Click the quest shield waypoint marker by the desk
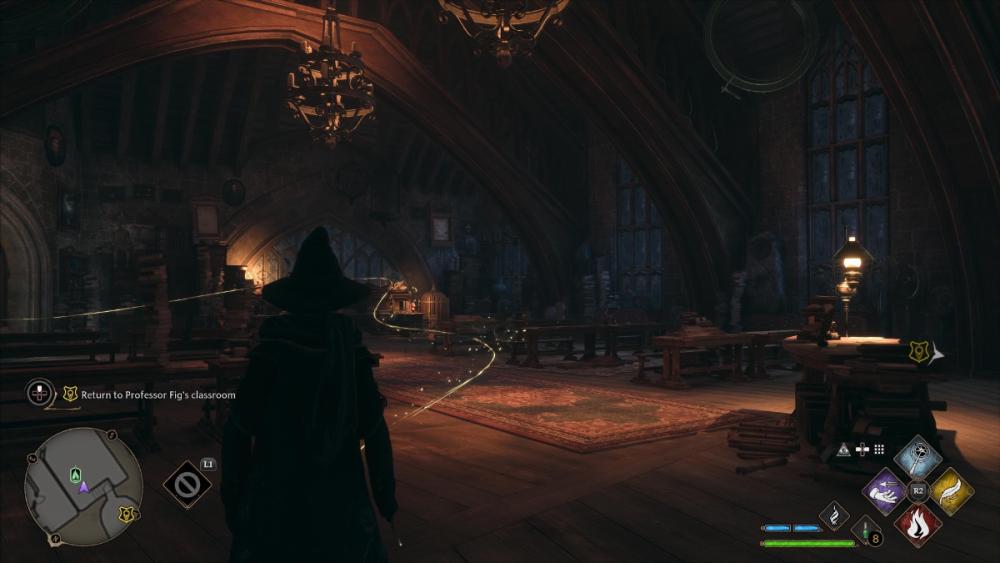This screenshot has height=563, width=1000. 918,351
